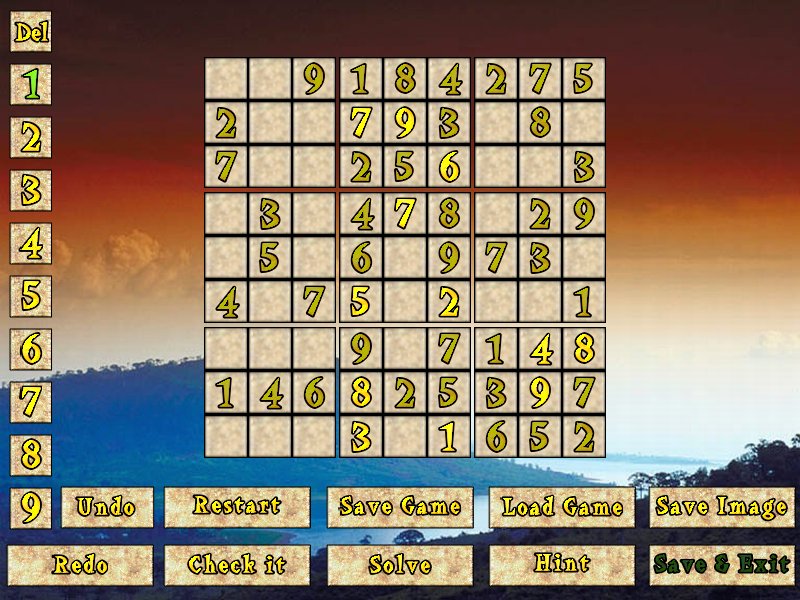
Task: Undo the last move
Action: (x=107, y=508)
